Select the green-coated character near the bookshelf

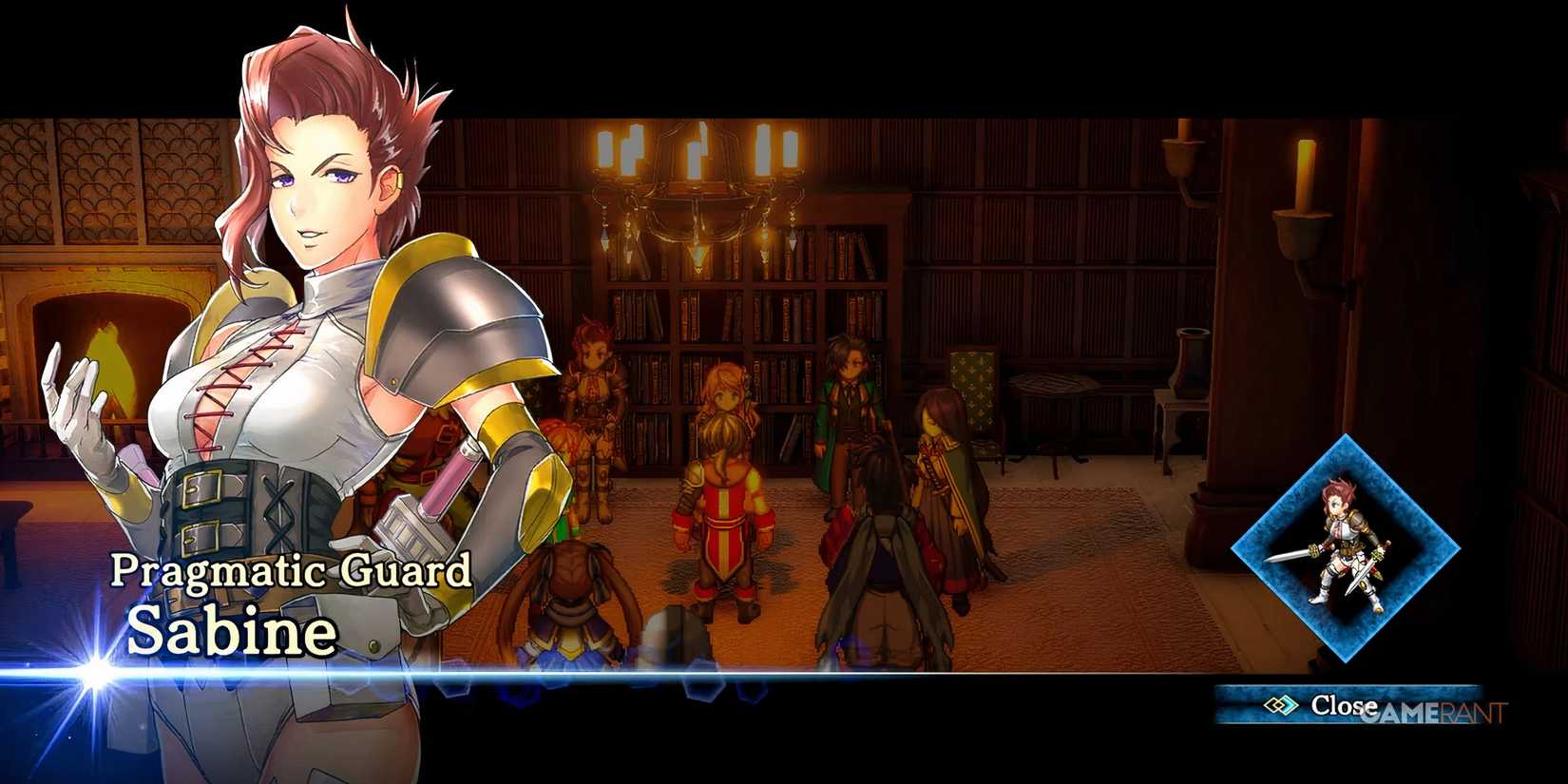849,409
